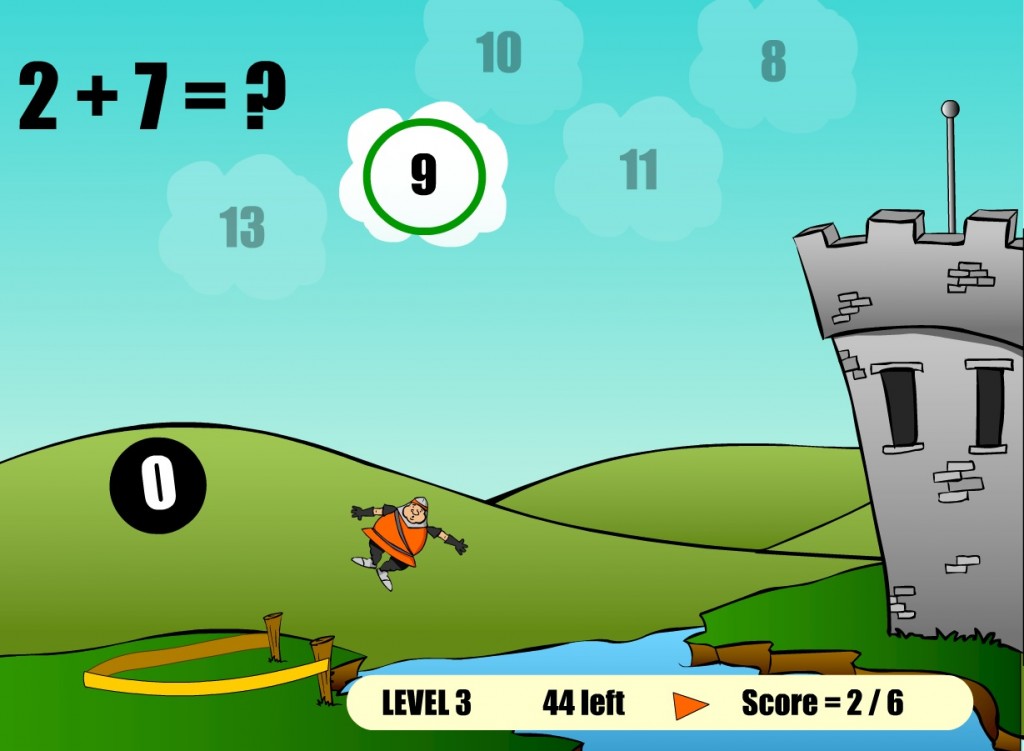1024x751 pixels.
Task: Choose the cloud with number 13
Action: coord(242,228)
